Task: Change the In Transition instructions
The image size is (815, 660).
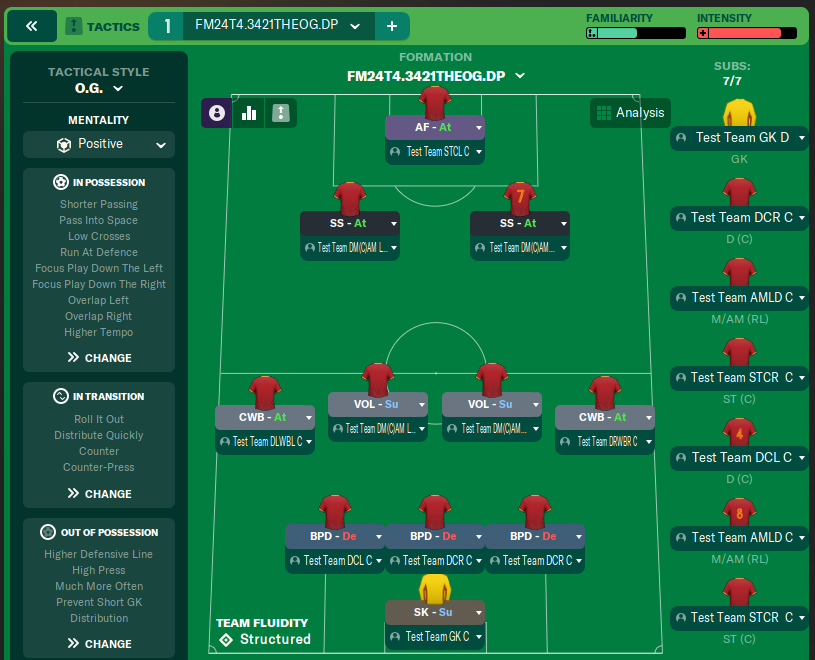Action: 99,493
